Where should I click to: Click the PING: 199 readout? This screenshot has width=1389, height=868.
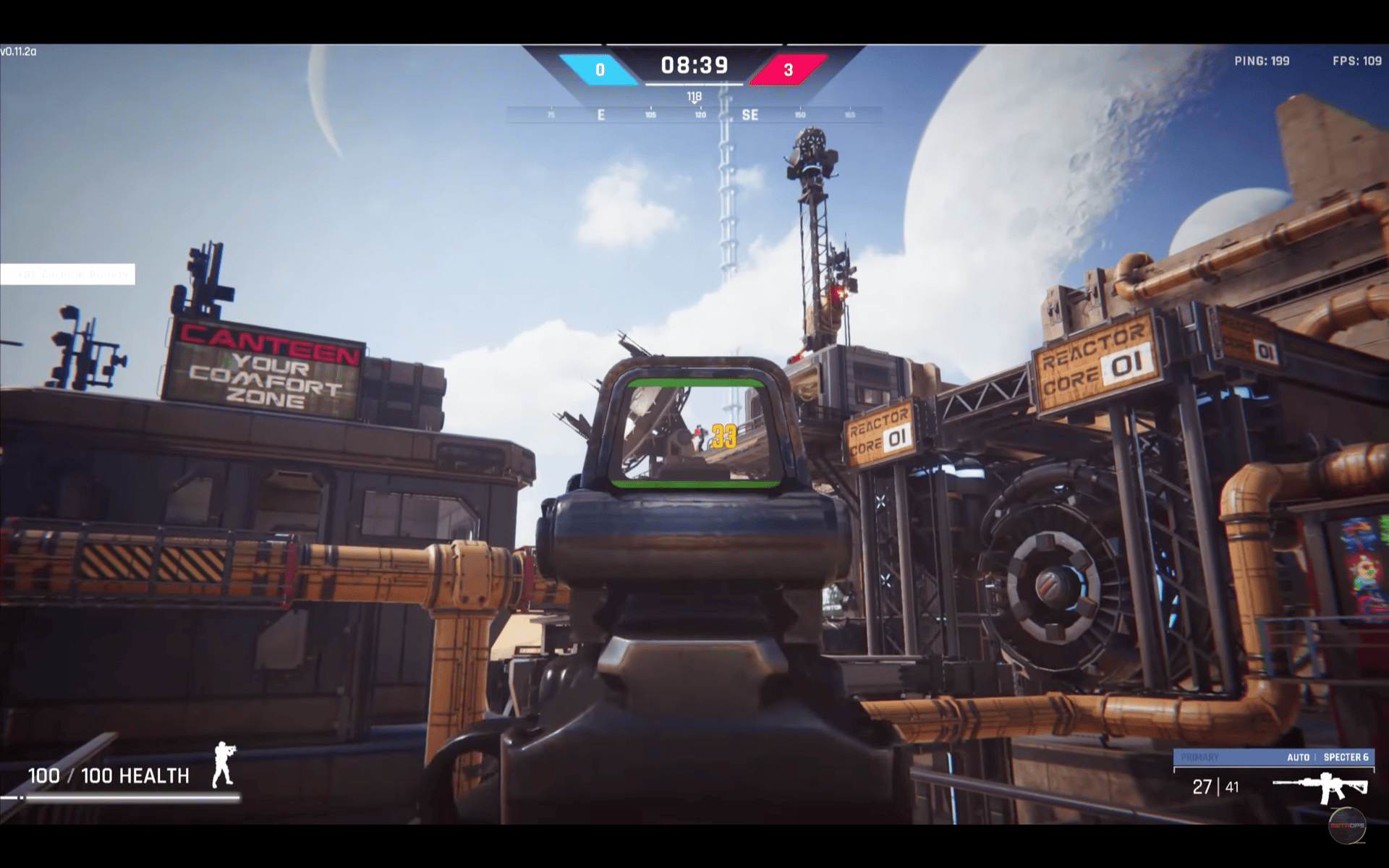(1260, 61)
